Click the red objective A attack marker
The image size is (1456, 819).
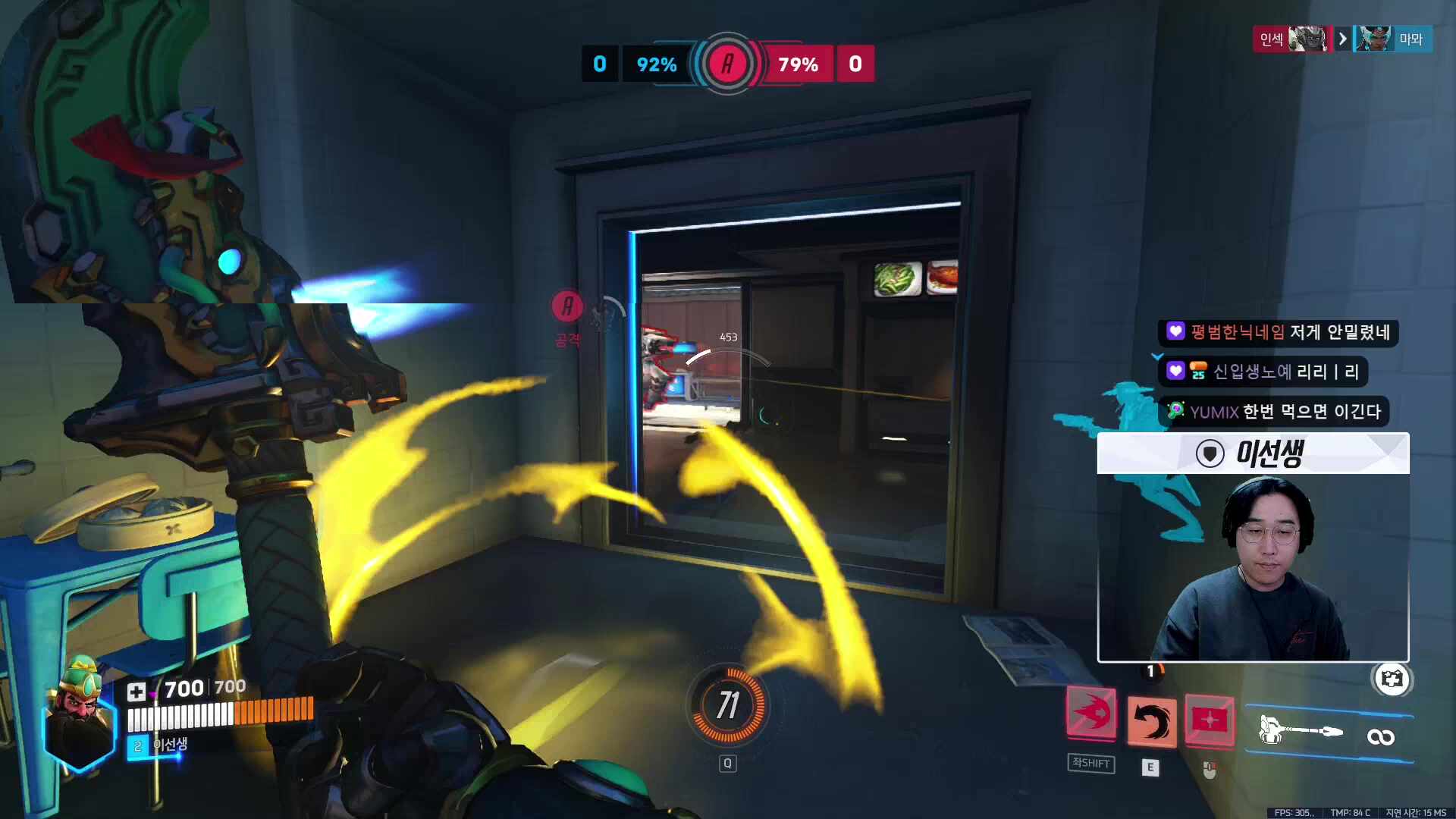[x=567, y=307]
